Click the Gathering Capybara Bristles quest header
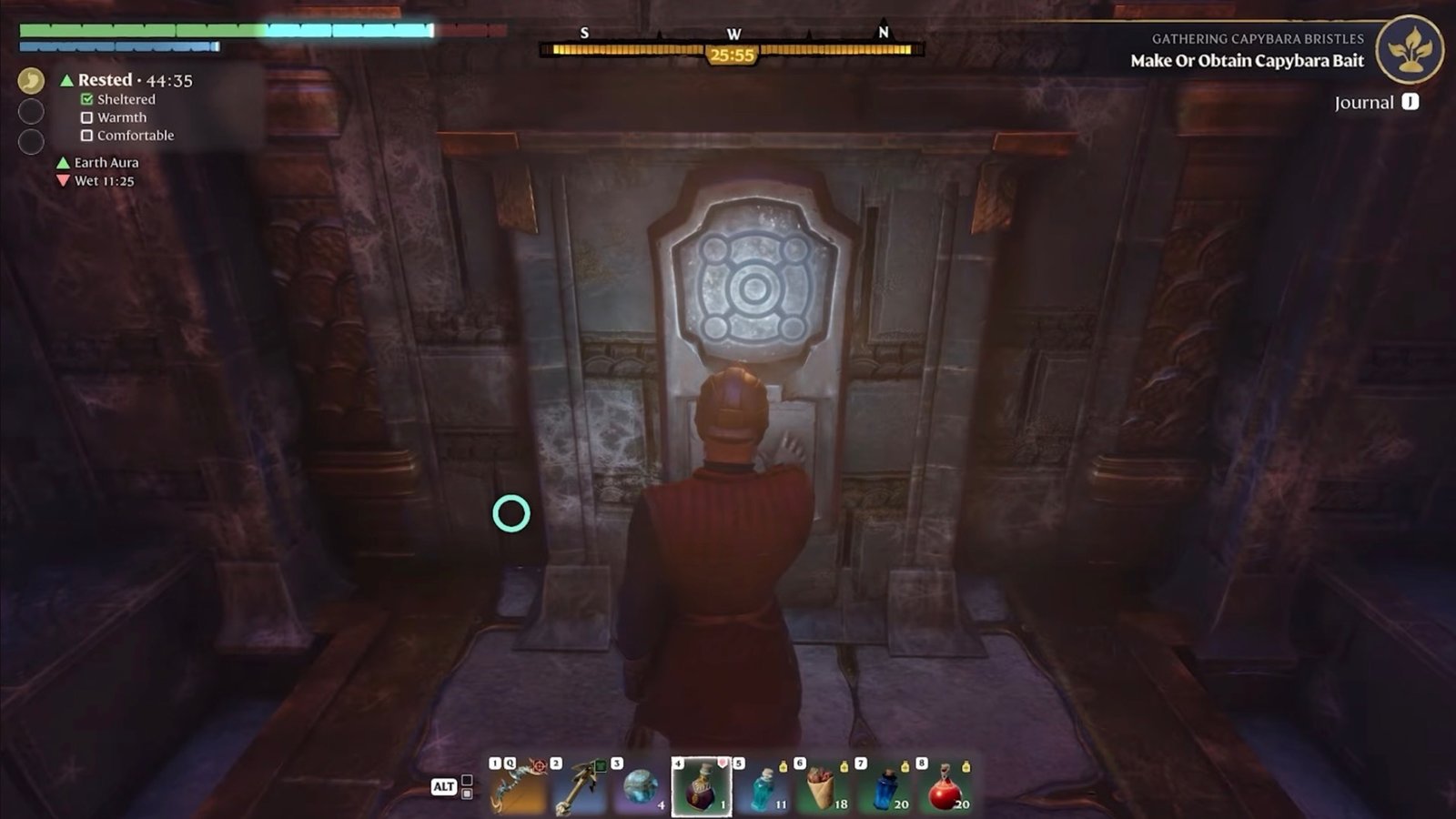The height and width of the screenshot is (819, 1456). point(1256,39)
